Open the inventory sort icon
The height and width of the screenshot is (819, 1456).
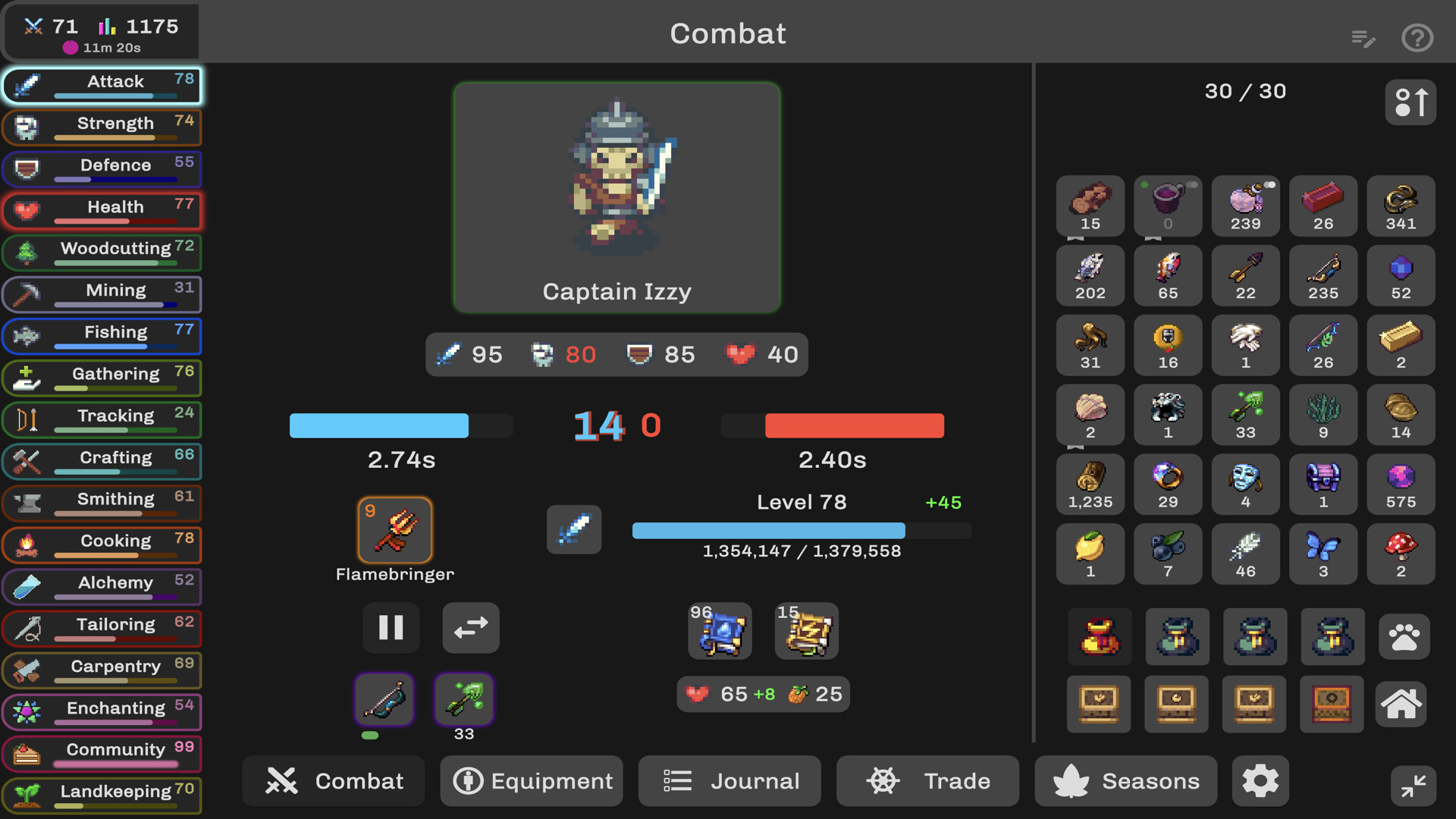coord(1411,102)
